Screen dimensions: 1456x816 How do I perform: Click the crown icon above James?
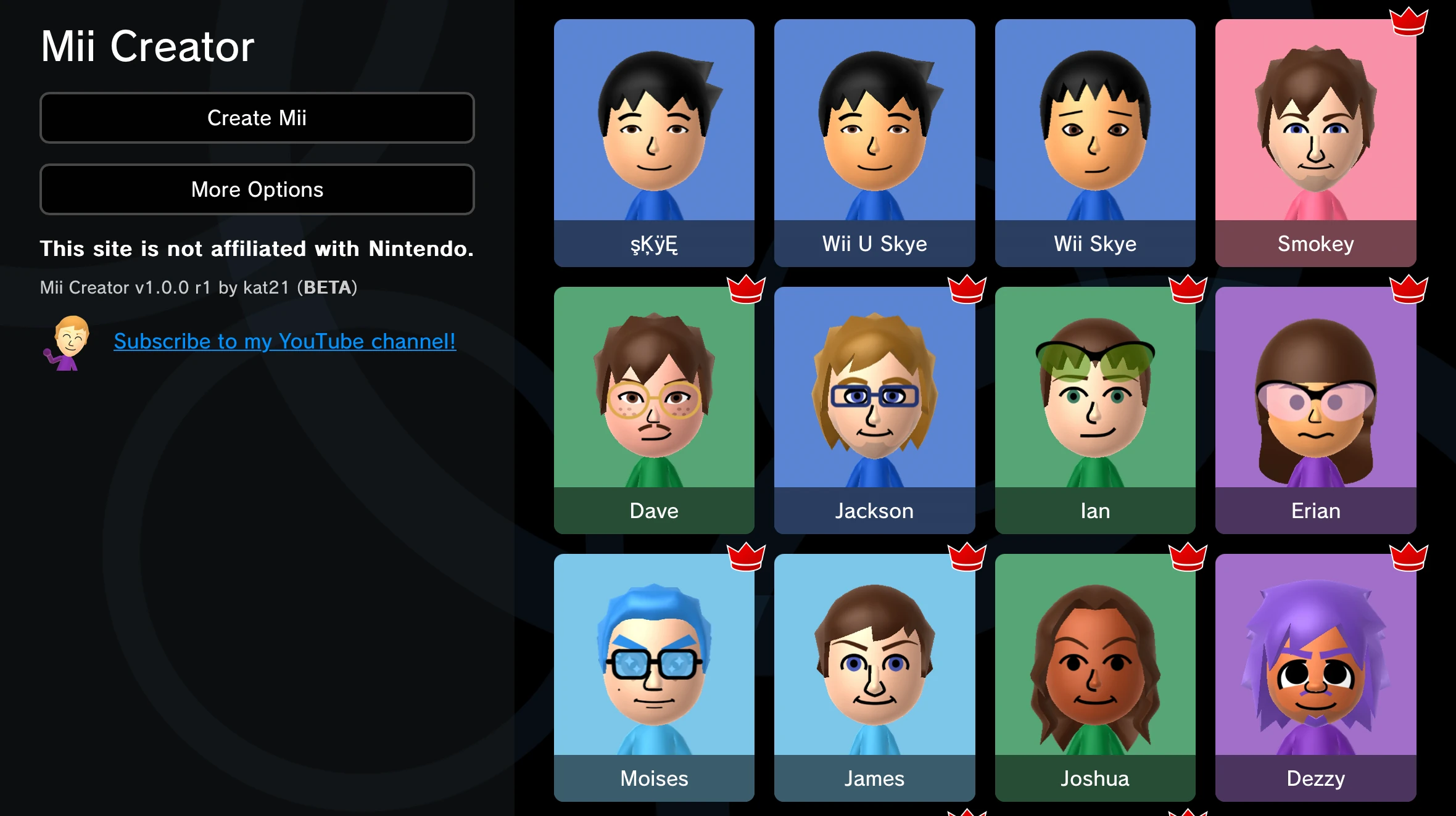(967, 556)
